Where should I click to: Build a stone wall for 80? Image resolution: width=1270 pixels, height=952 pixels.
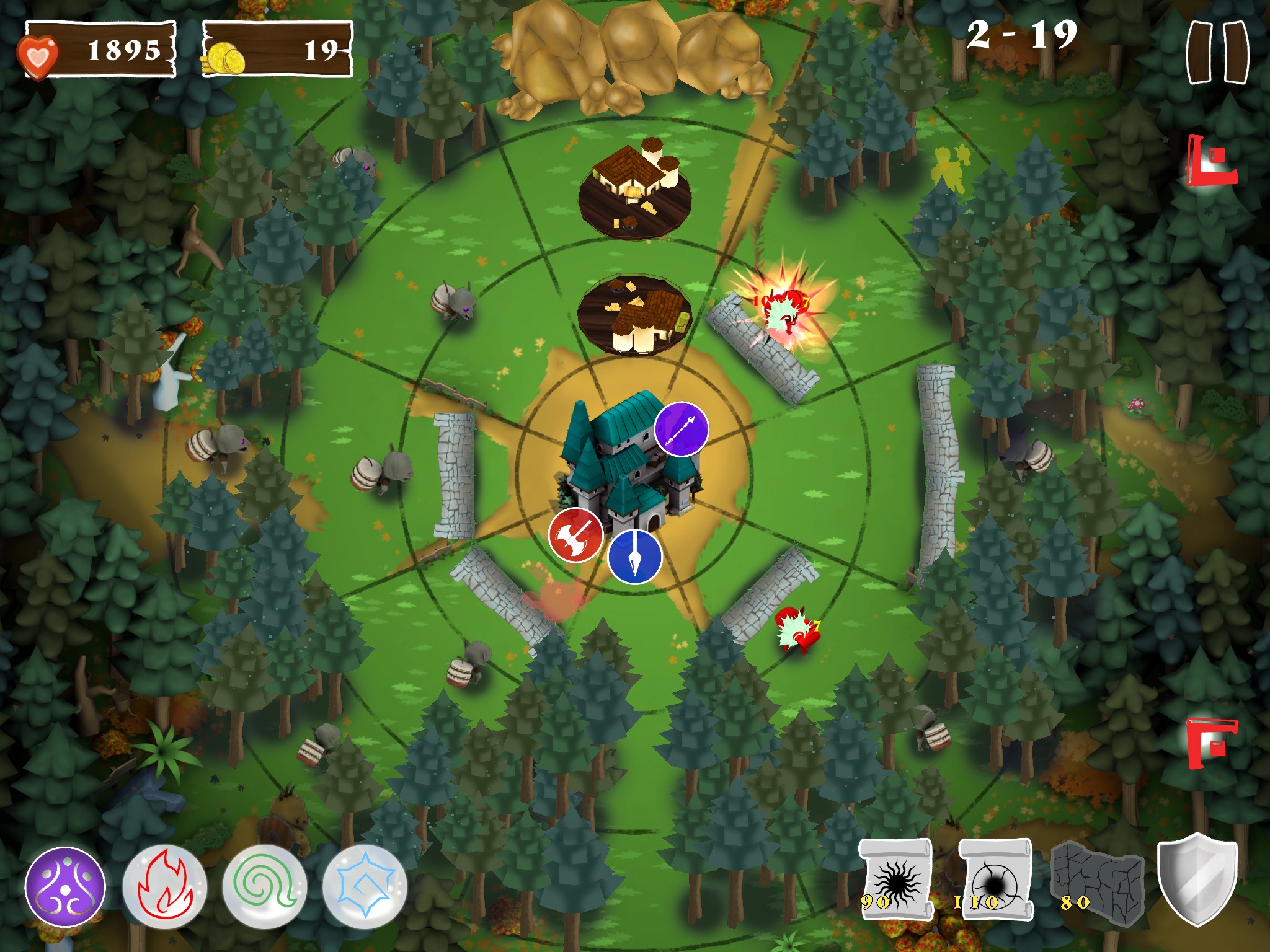tap(1098, 881)
